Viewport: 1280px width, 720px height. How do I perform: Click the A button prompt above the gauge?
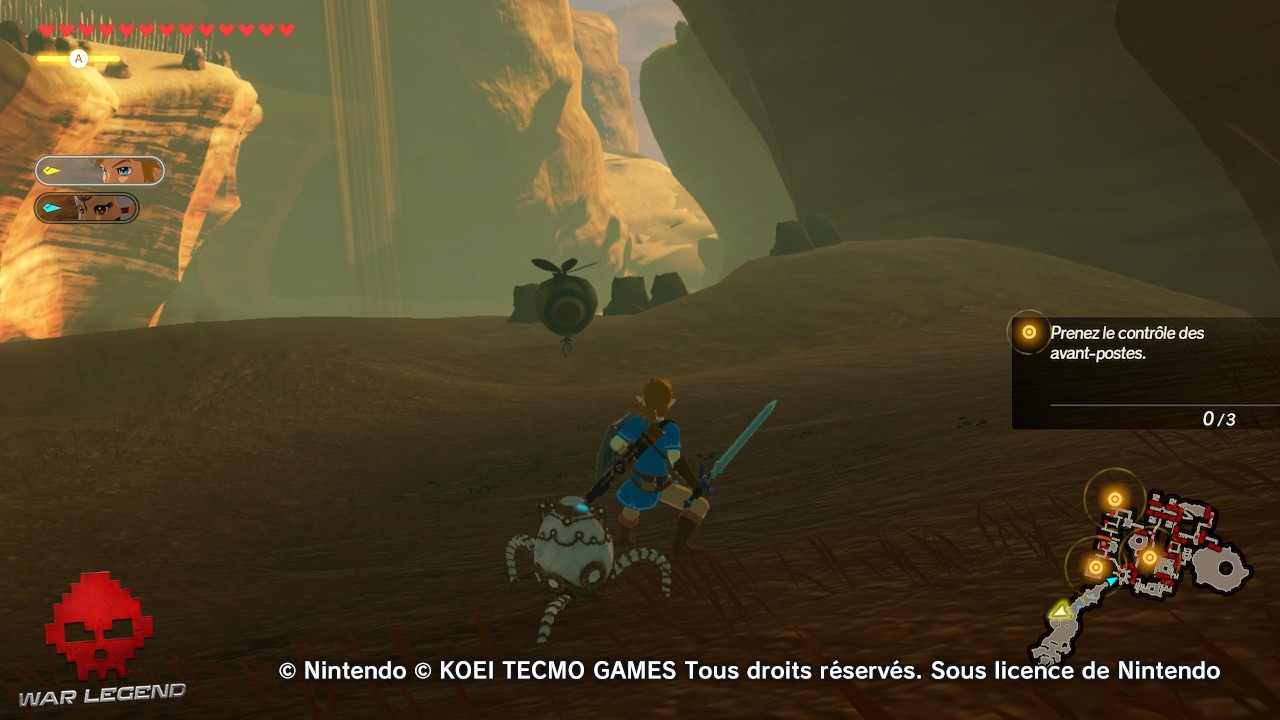78,58
